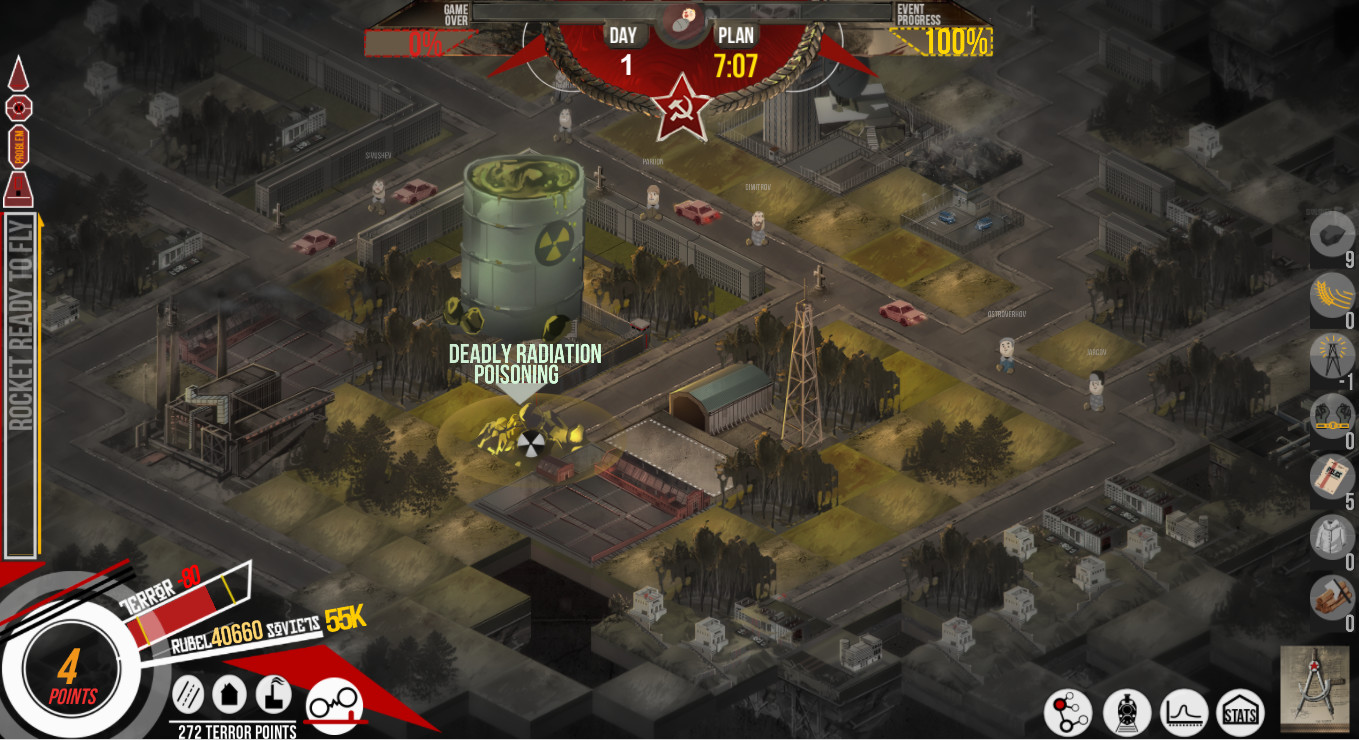Open the STATS building panel
Viewport: 1359px width, 740px height.
point(1241,712)
